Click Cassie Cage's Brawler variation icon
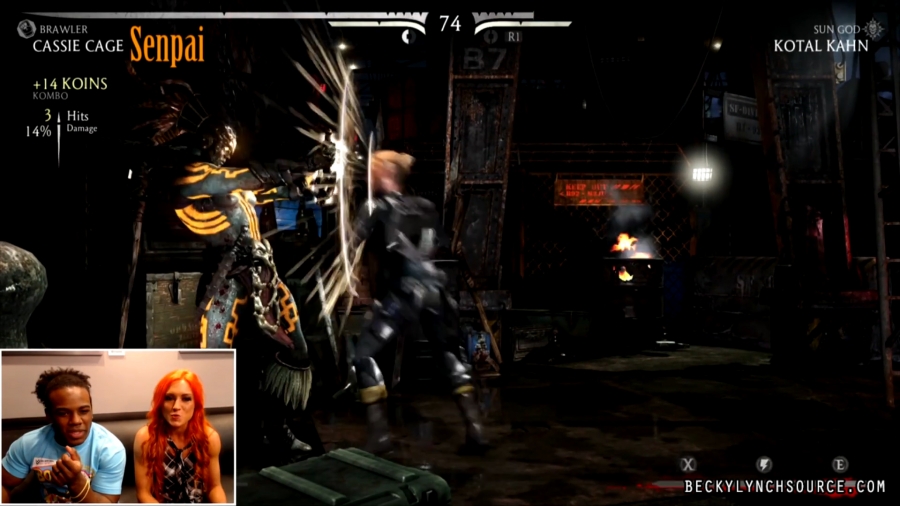 [x=26, y=29]
